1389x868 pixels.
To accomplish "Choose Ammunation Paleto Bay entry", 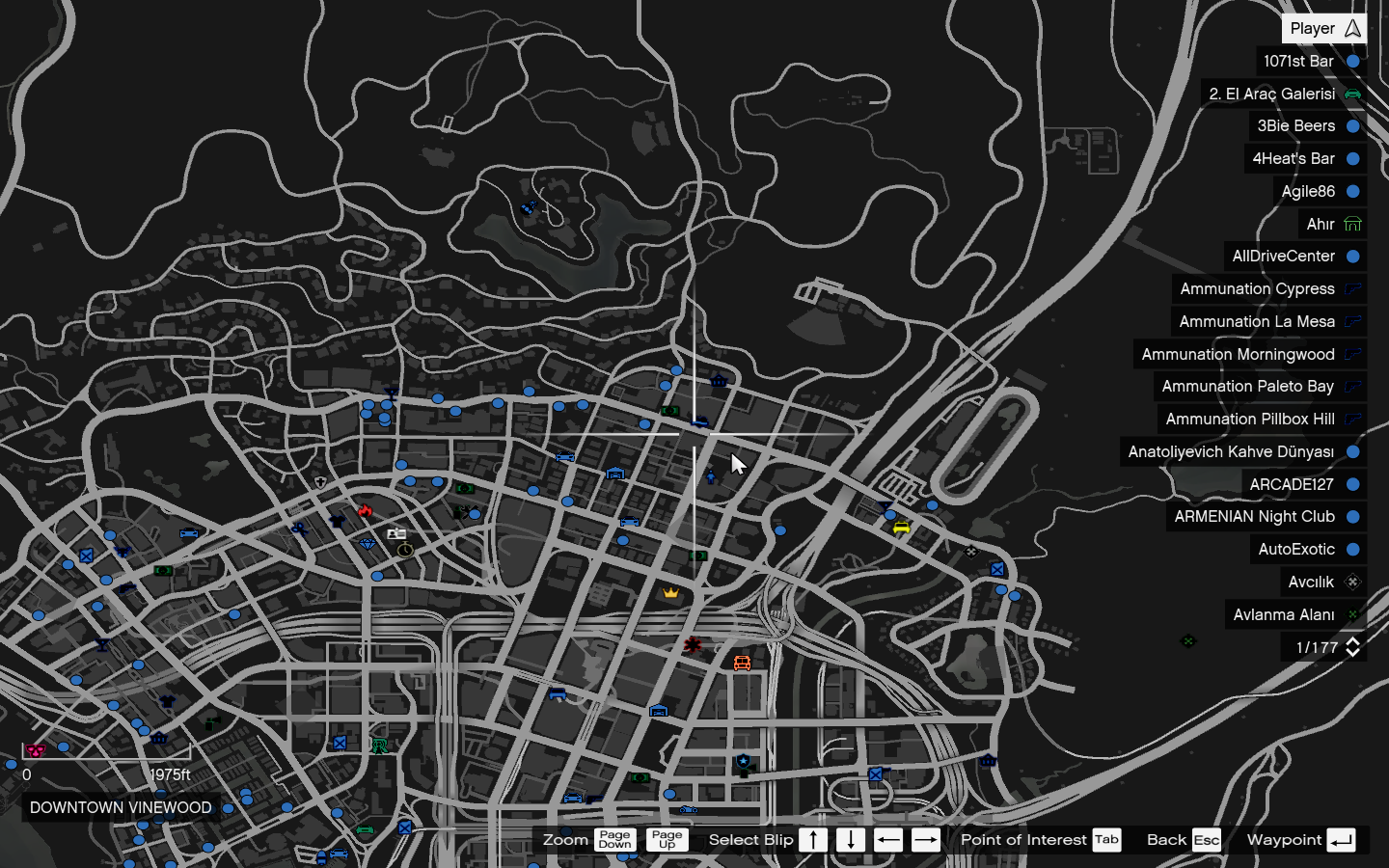I will (1259, 387).
